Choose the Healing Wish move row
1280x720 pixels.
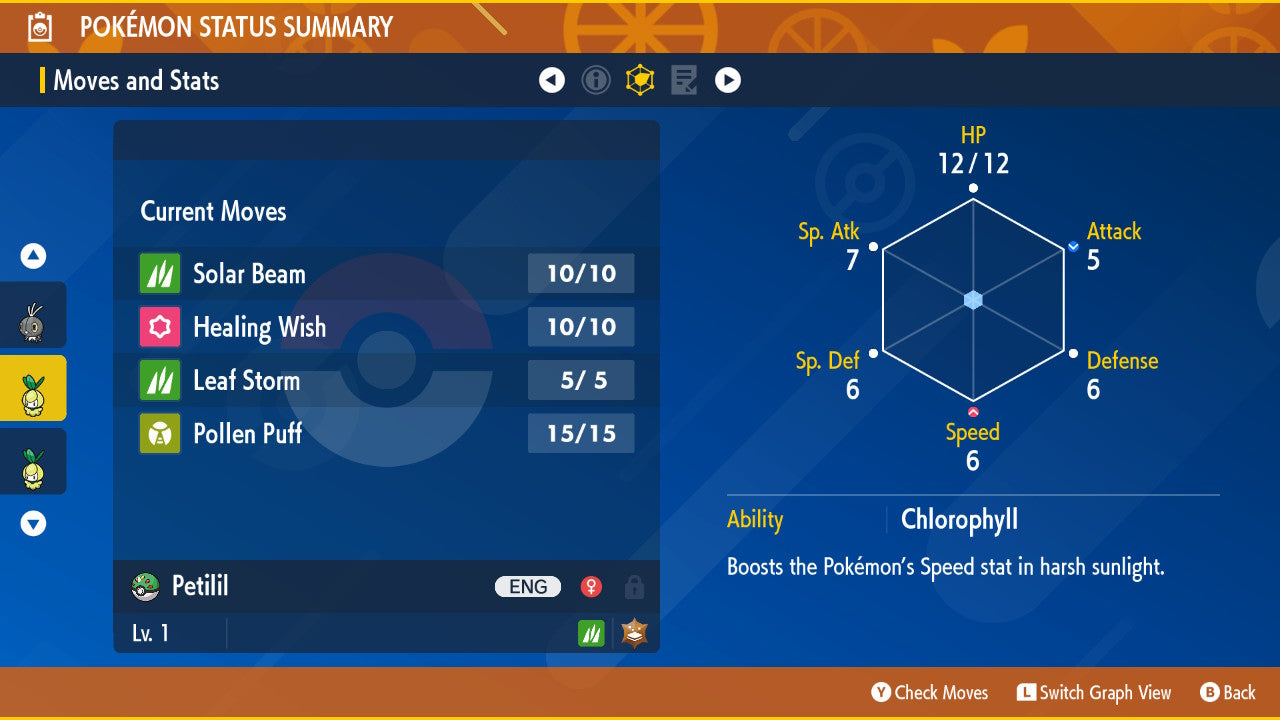tap(386, 327)
